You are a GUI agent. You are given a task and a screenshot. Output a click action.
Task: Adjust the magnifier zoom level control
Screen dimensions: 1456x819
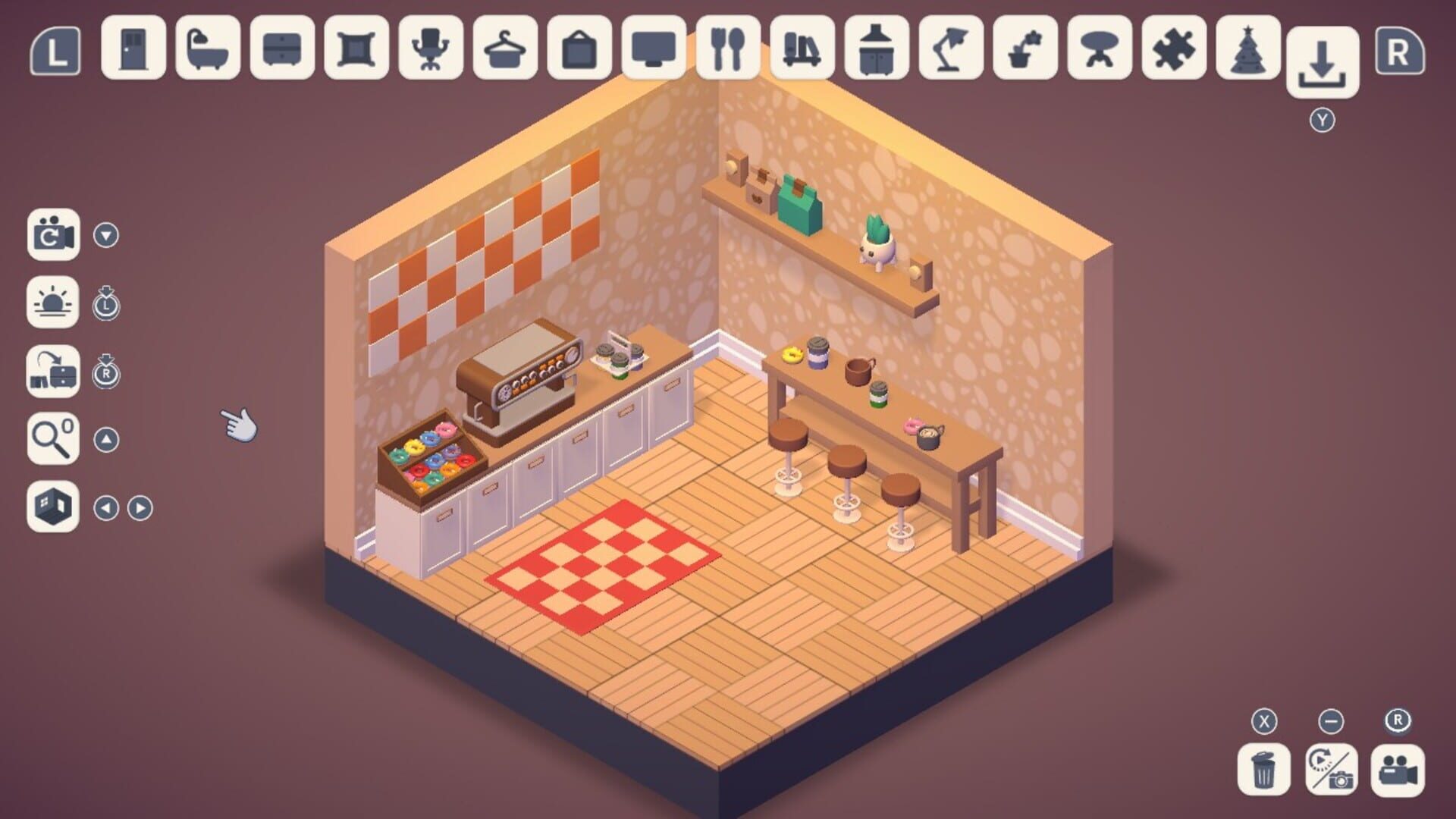click(52, 440)
